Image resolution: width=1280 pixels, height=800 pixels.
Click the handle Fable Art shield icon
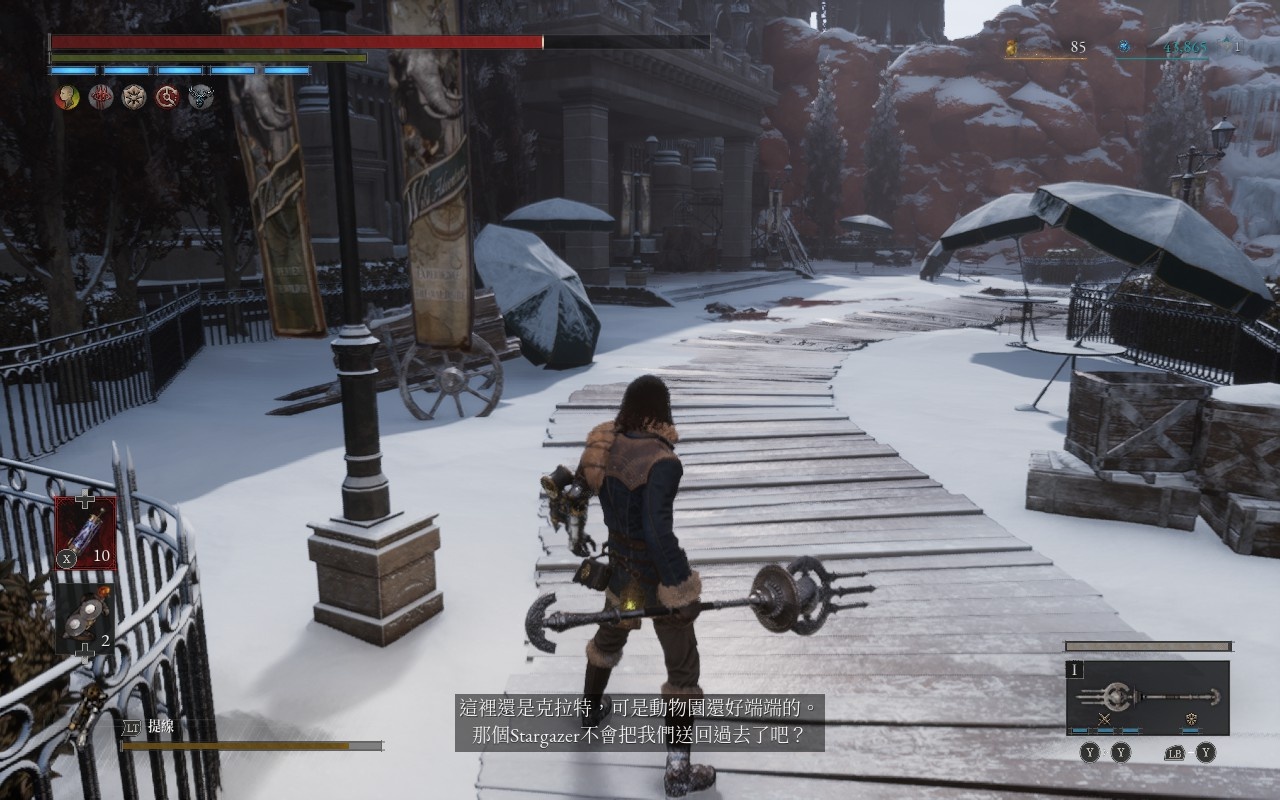tap(1191, 719)
